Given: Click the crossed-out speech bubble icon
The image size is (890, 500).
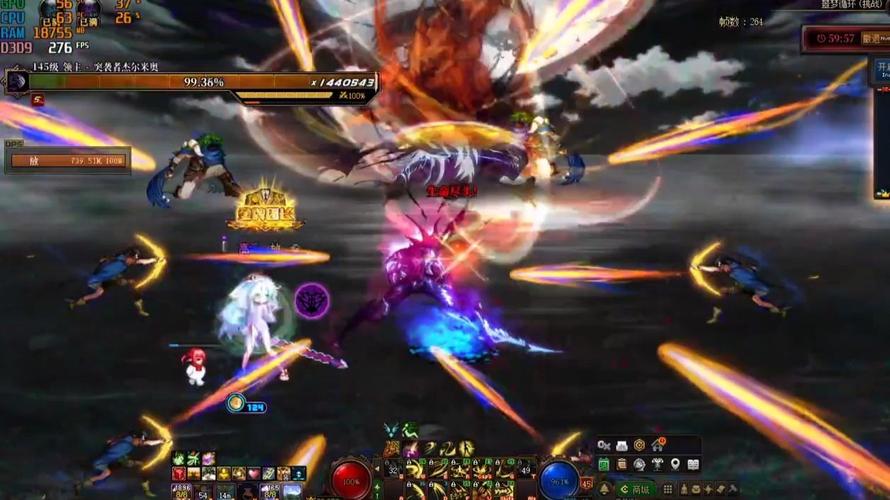Looking at the screenshot, I should (x=604, y=446).
